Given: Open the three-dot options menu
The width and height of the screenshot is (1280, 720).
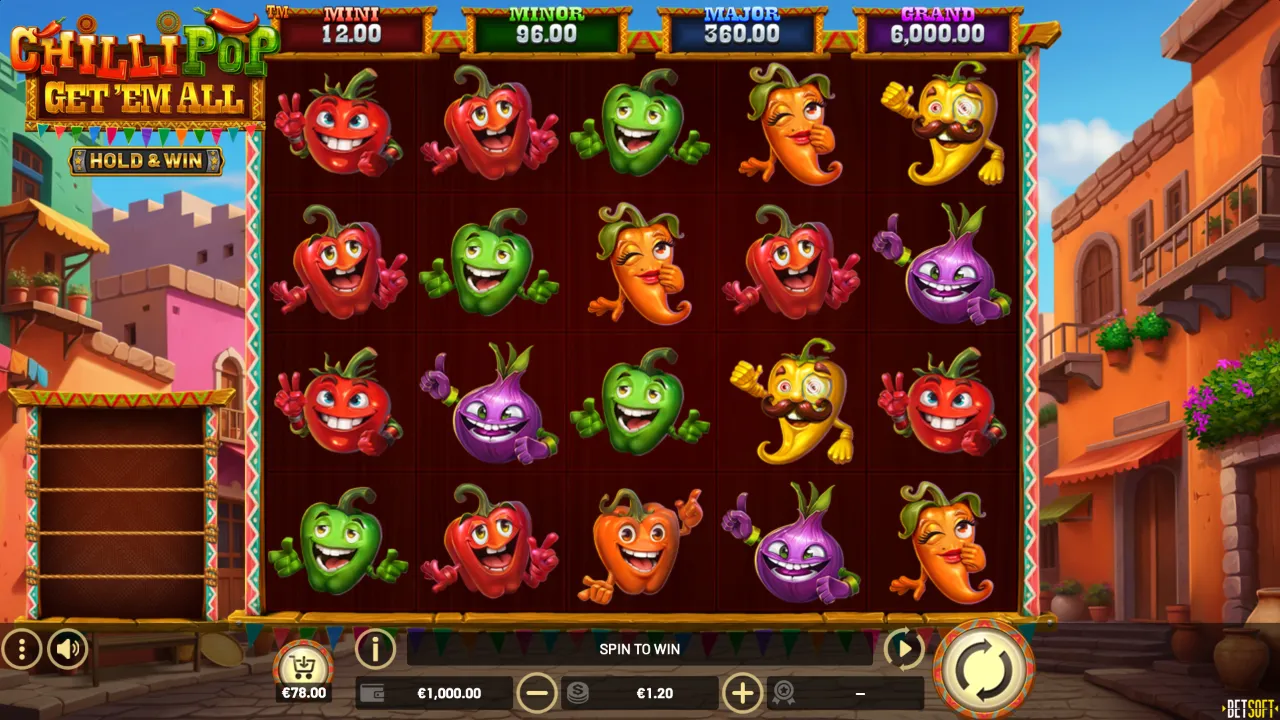Looking at the screenshot, I should 20,649.
